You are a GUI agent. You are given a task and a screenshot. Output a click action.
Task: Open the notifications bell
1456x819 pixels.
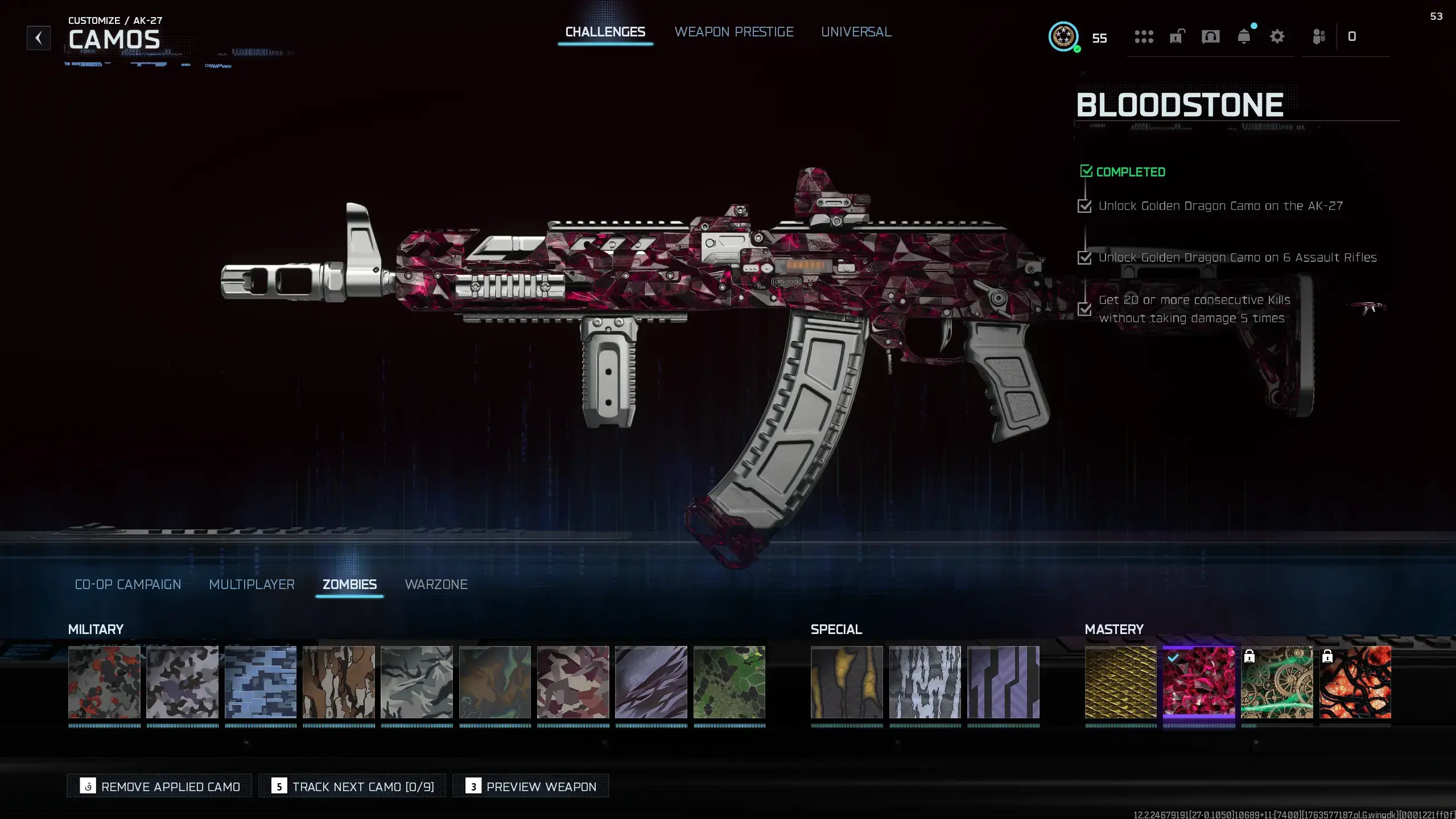tap(1244, 36)
